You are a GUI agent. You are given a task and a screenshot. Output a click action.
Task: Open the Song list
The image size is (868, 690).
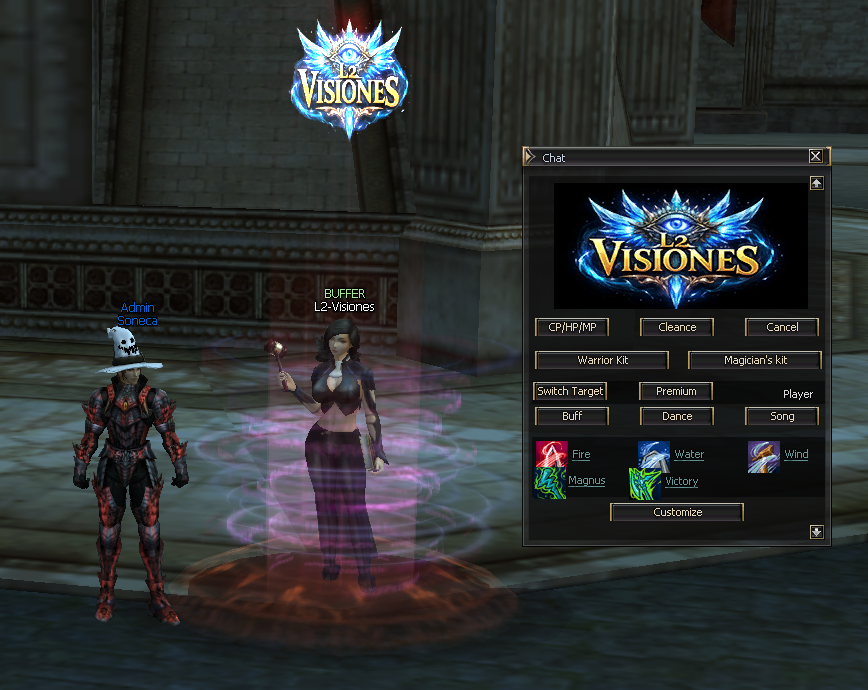click(x=782, y=416)
